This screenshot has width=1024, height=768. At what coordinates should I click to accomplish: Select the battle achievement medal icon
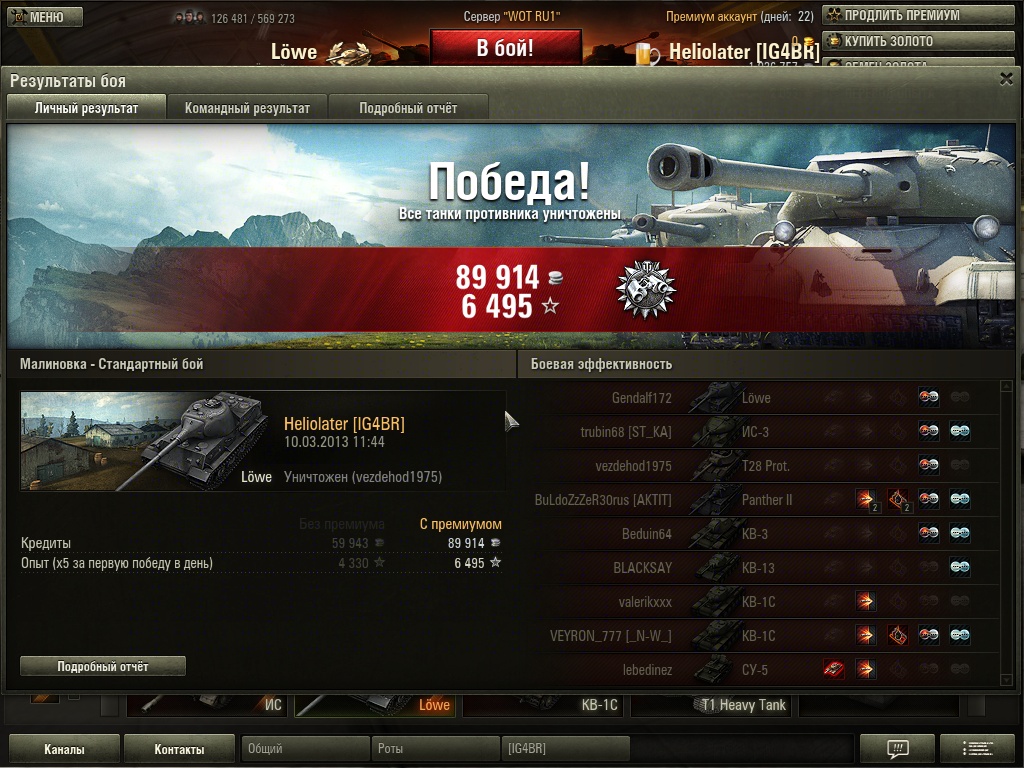point(646,290)
